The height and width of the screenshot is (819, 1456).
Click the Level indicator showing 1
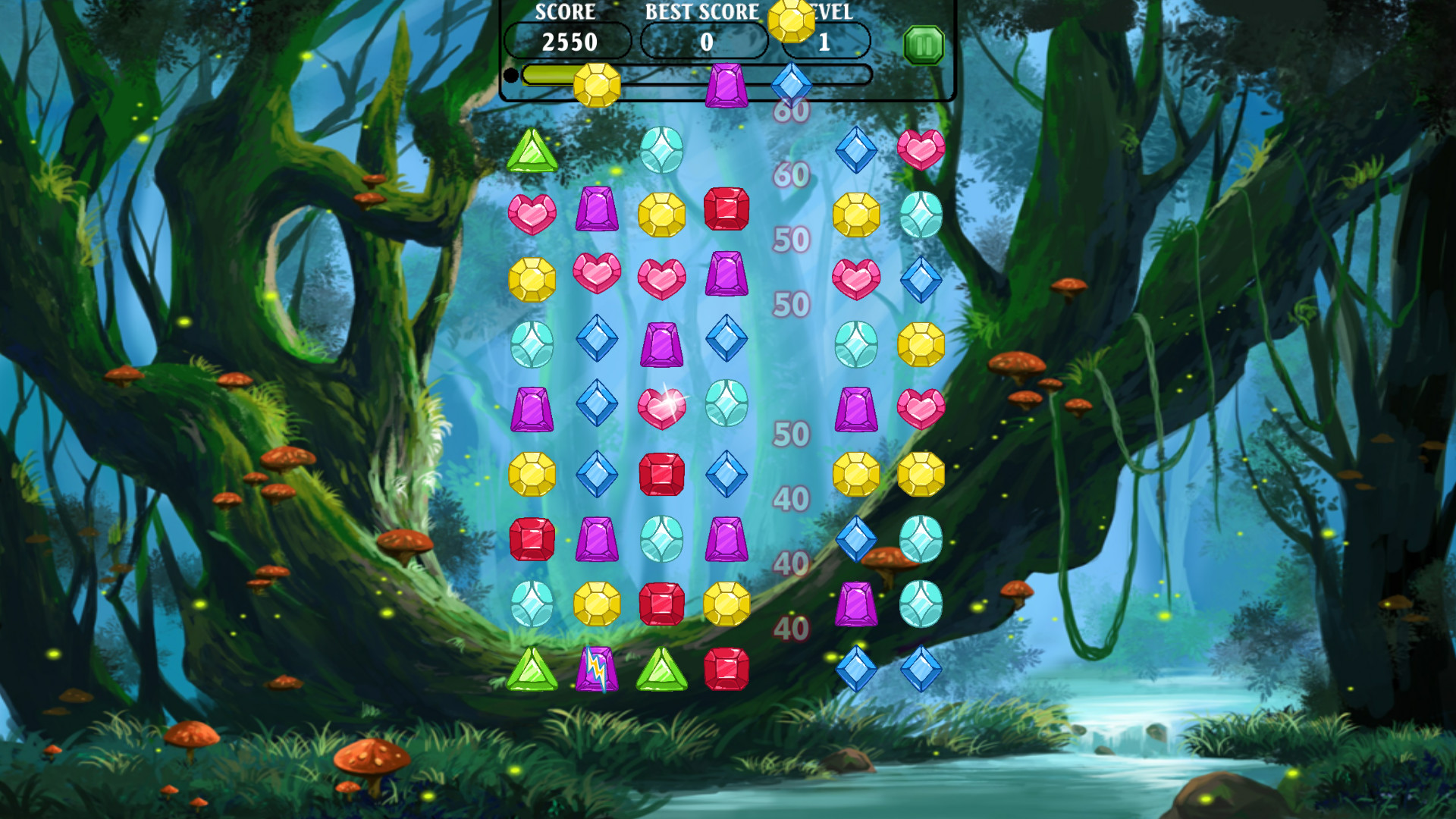pyautogui.click(x=826, y=42)
